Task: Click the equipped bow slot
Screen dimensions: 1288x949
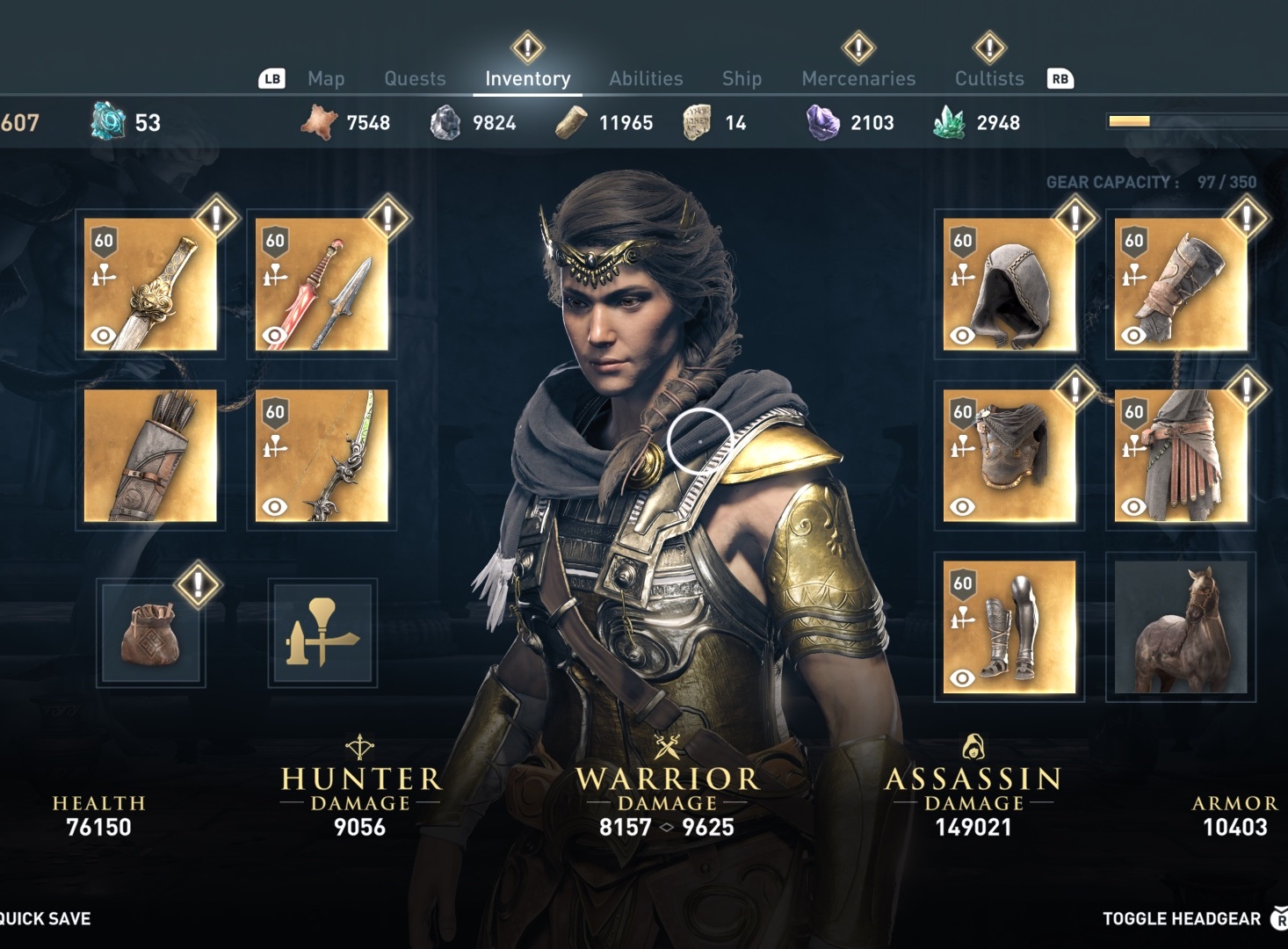Action: click(322, 456)
